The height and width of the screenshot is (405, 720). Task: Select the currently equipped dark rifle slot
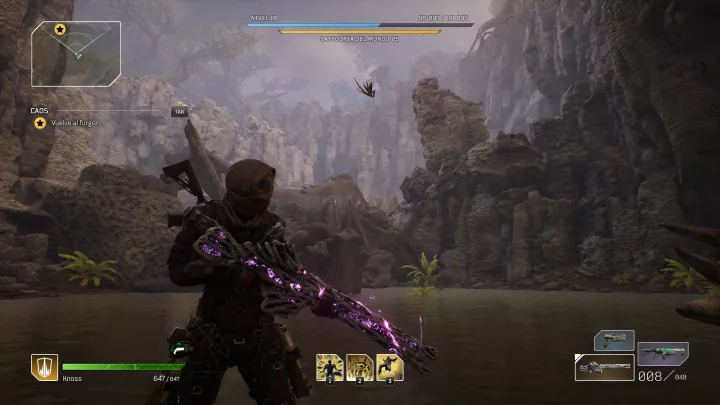(x=604, y=367)
